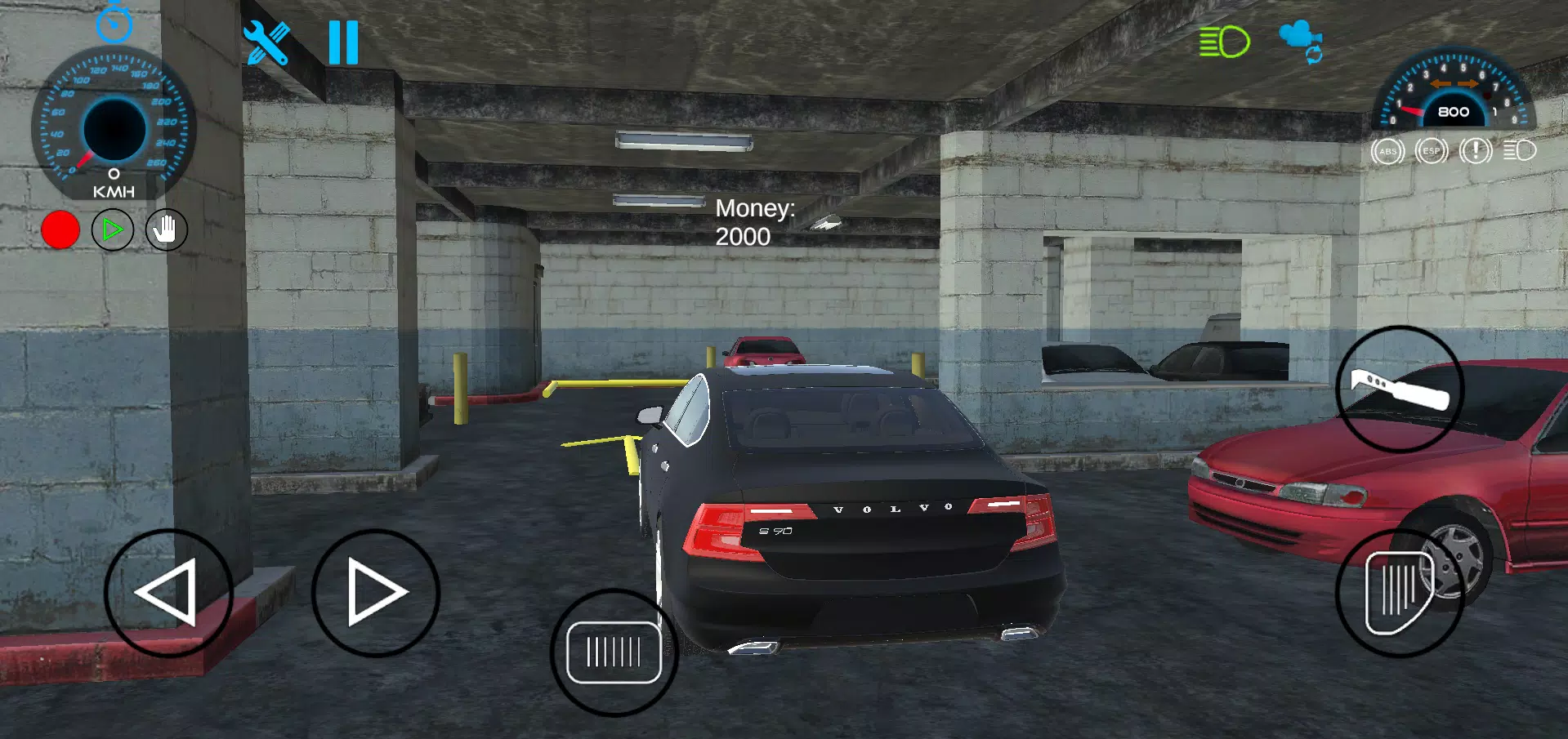Tap the headlight status indicator near tachometer
Viewport: 1568px width, 739px height.
pyautogui.click(x=1518, y=150)
